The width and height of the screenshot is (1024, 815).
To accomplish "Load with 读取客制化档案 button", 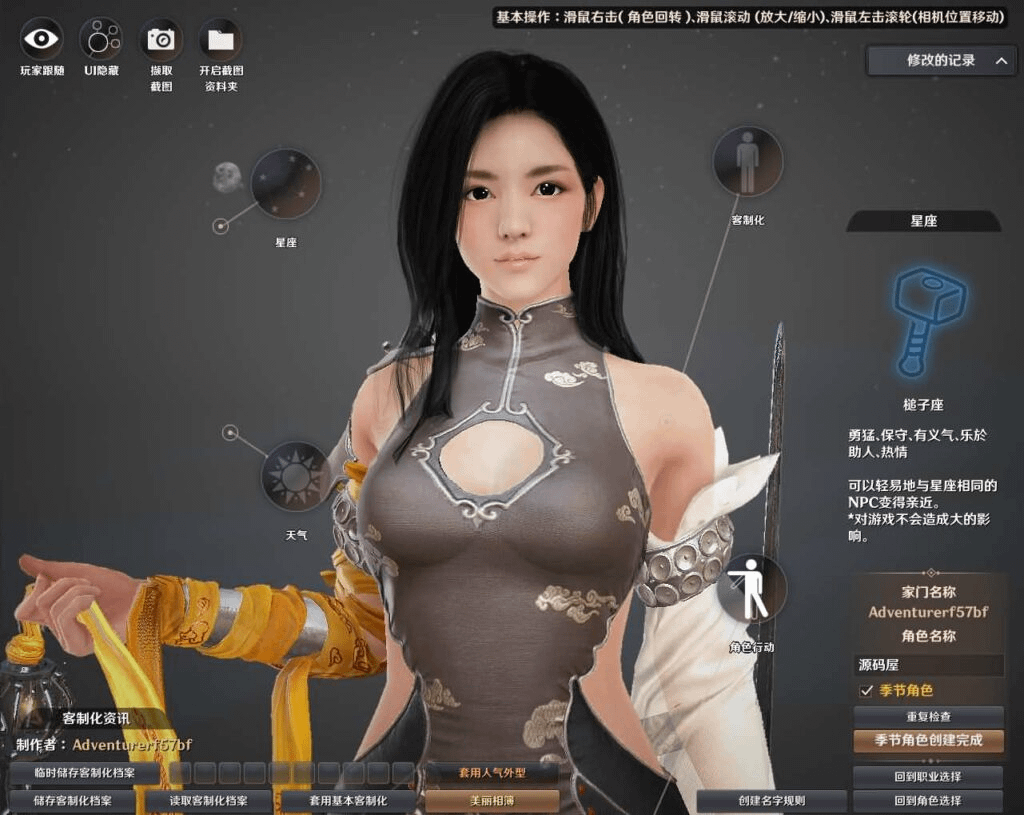I will pyautogui.click(x=208, y=801).
